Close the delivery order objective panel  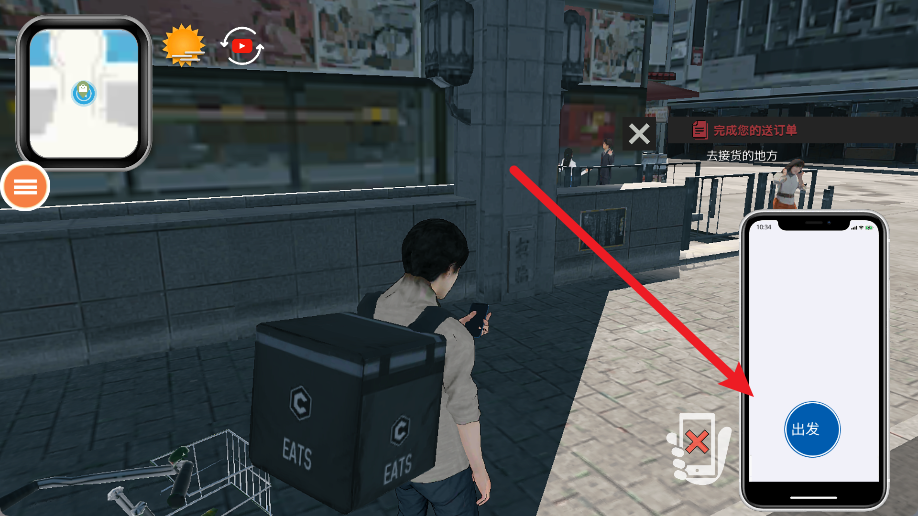click(639, 133)
